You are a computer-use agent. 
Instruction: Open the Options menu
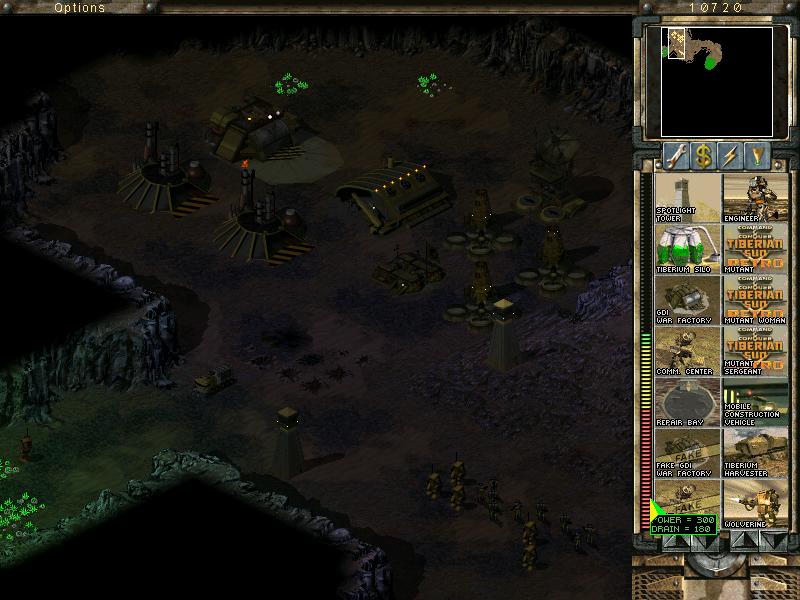(x=79, y=7)
